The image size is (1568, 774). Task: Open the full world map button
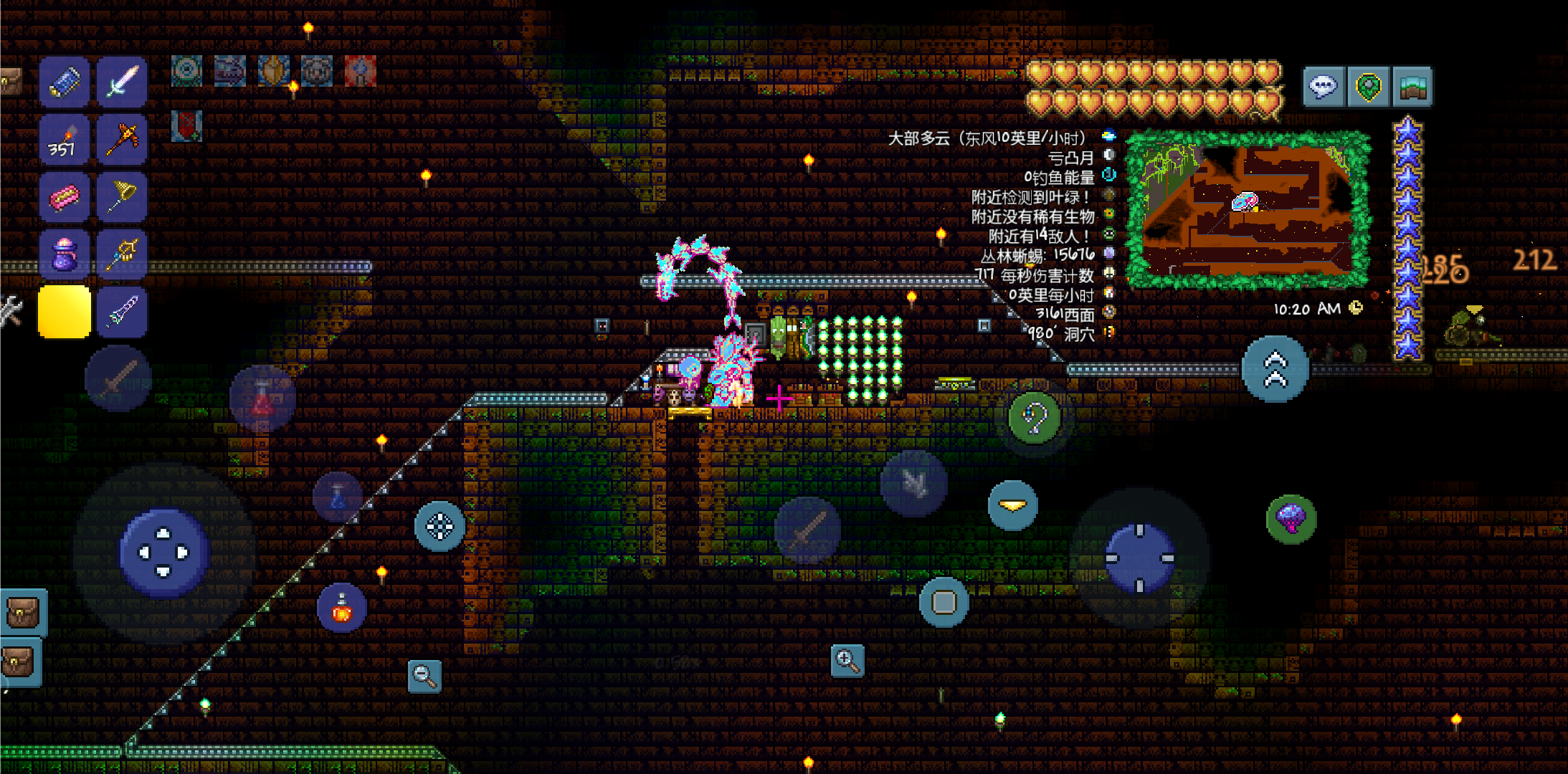[1412, 87]
